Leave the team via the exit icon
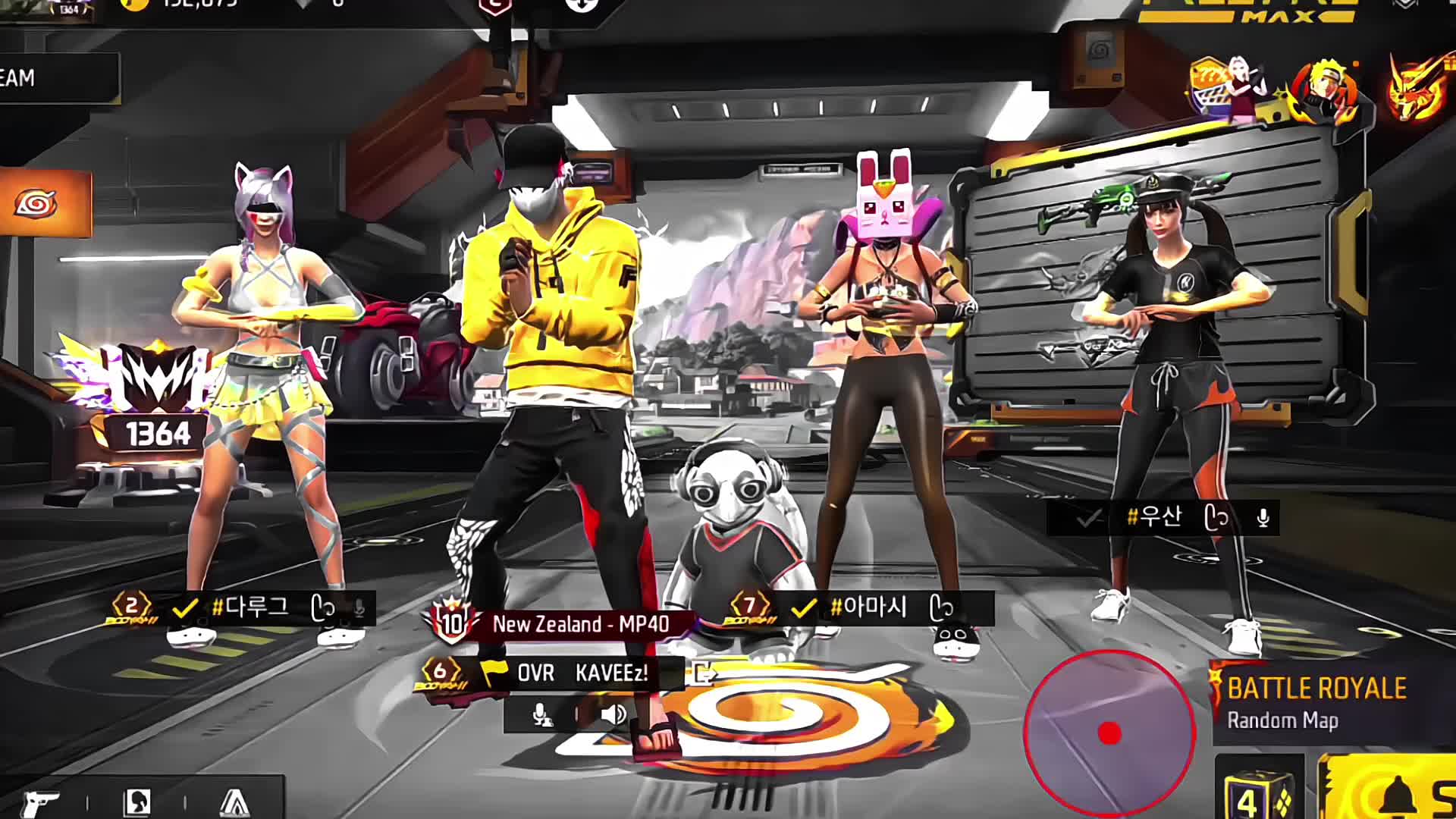The width and height of the screenshot is (1456, 819). pyautogui.click(x=703, y=673)
